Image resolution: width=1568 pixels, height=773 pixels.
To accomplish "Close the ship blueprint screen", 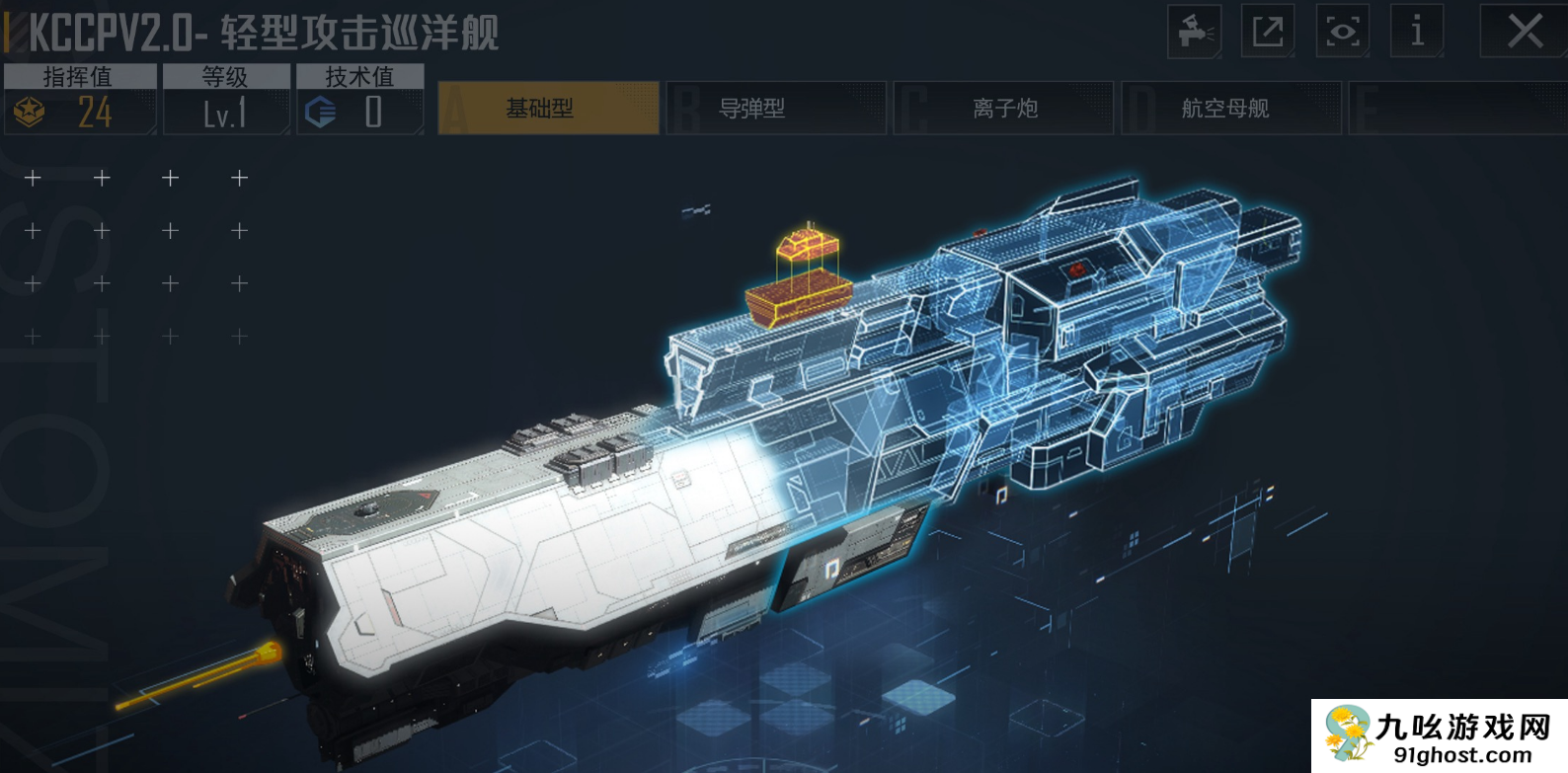I will point(1524,32).
